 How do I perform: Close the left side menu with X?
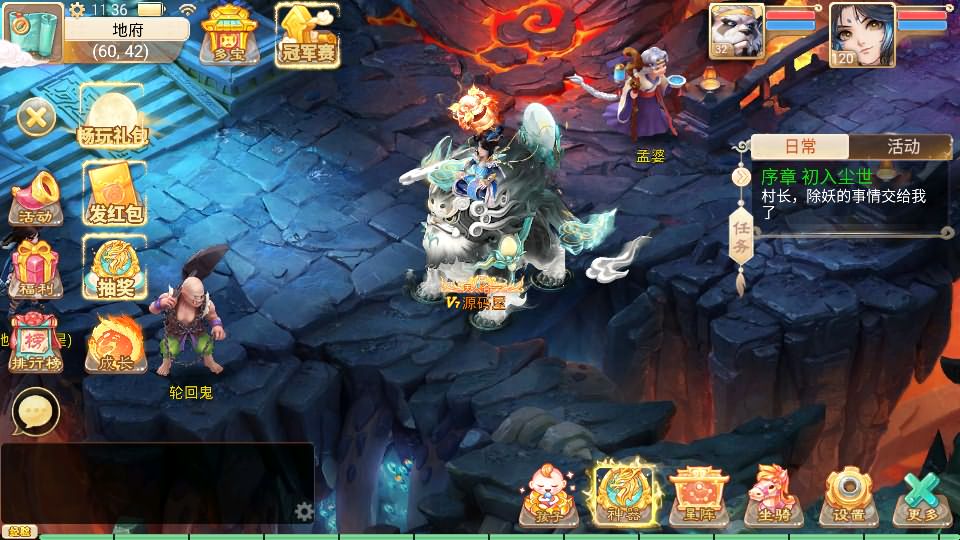pos(36,118)
